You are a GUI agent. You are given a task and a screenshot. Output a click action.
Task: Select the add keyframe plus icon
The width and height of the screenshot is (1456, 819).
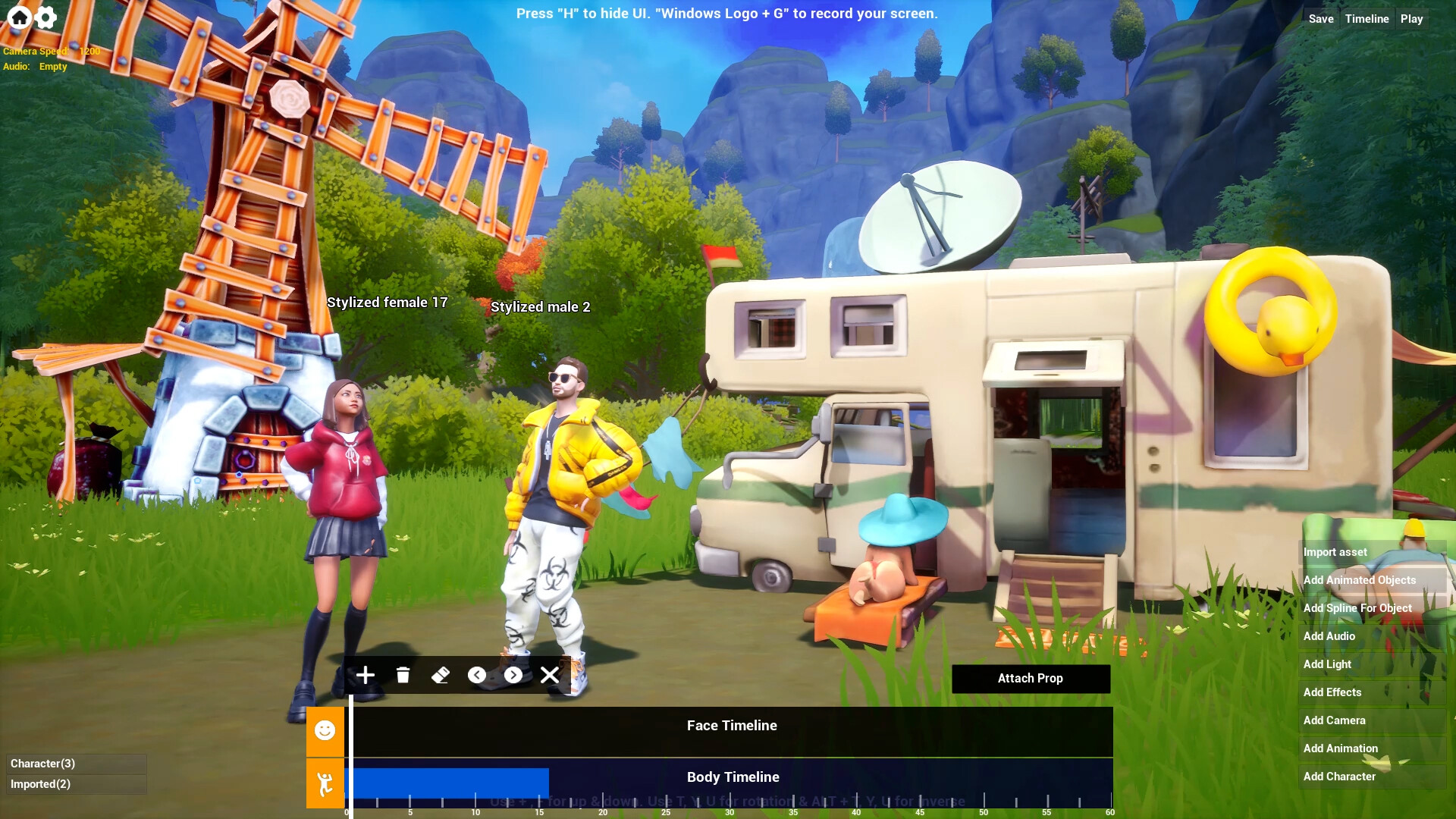(x=365, y=675)
